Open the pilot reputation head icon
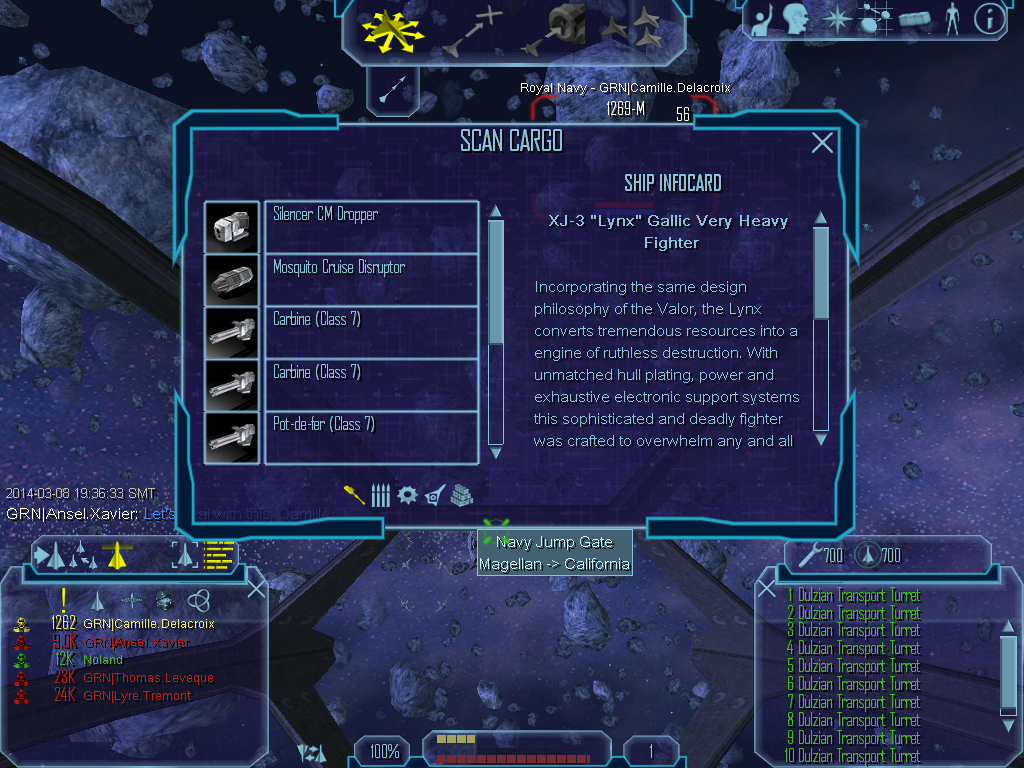 pos(795,18)
